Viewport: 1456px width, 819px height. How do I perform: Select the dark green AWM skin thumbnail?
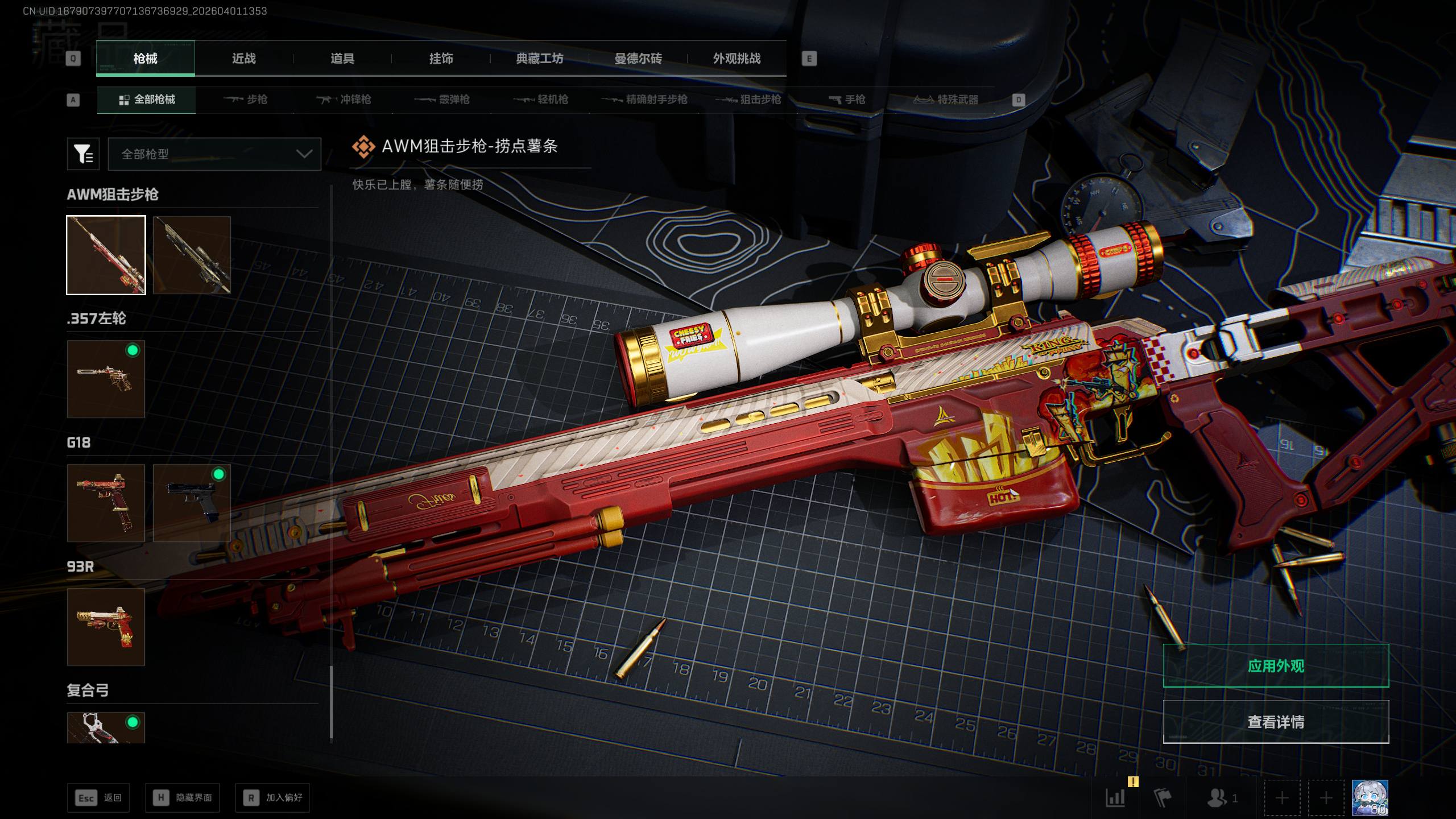(x=192, y=255)
